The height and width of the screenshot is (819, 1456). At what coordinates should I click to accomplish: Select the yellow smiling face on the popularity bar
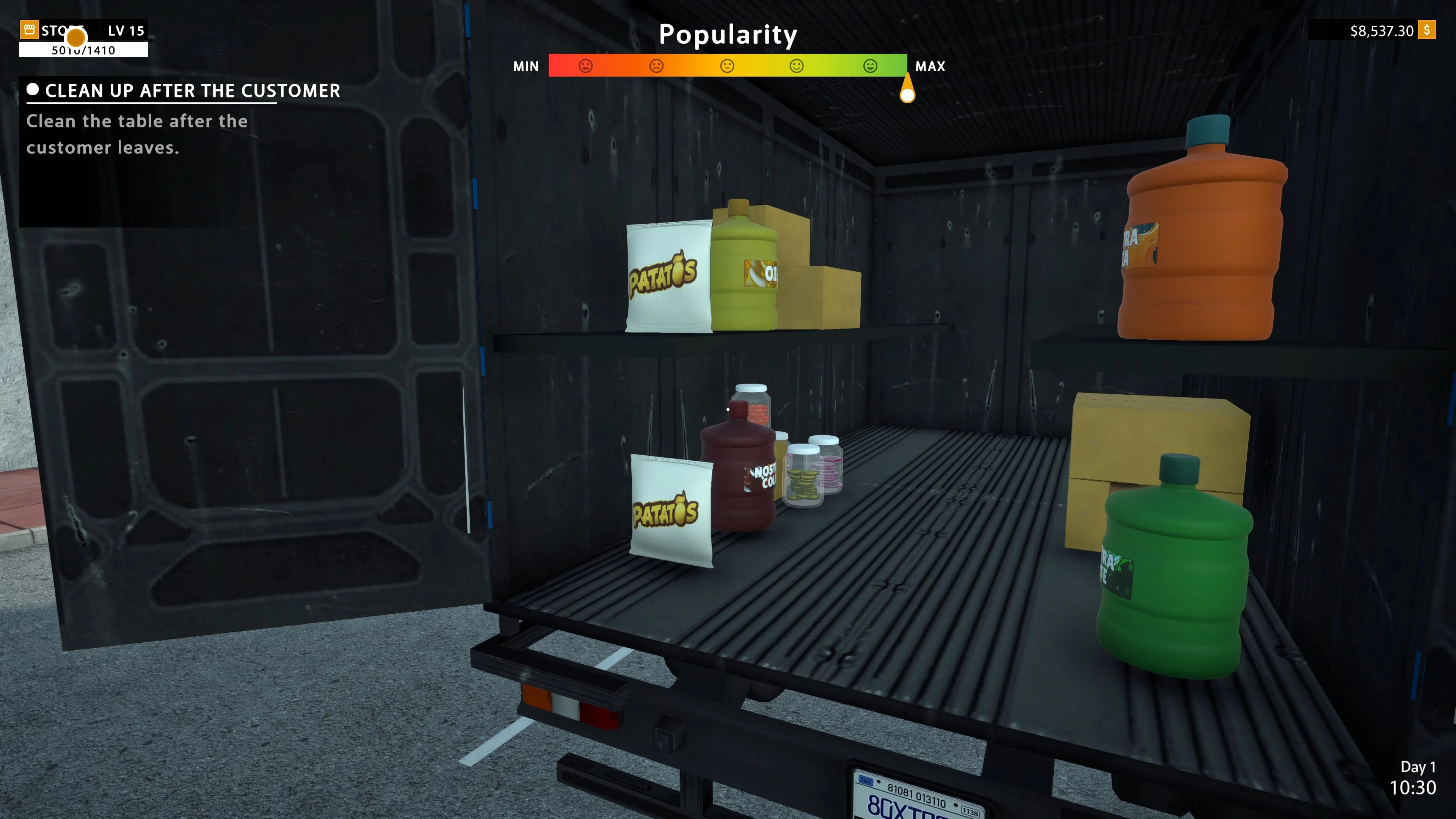point(797,66)
